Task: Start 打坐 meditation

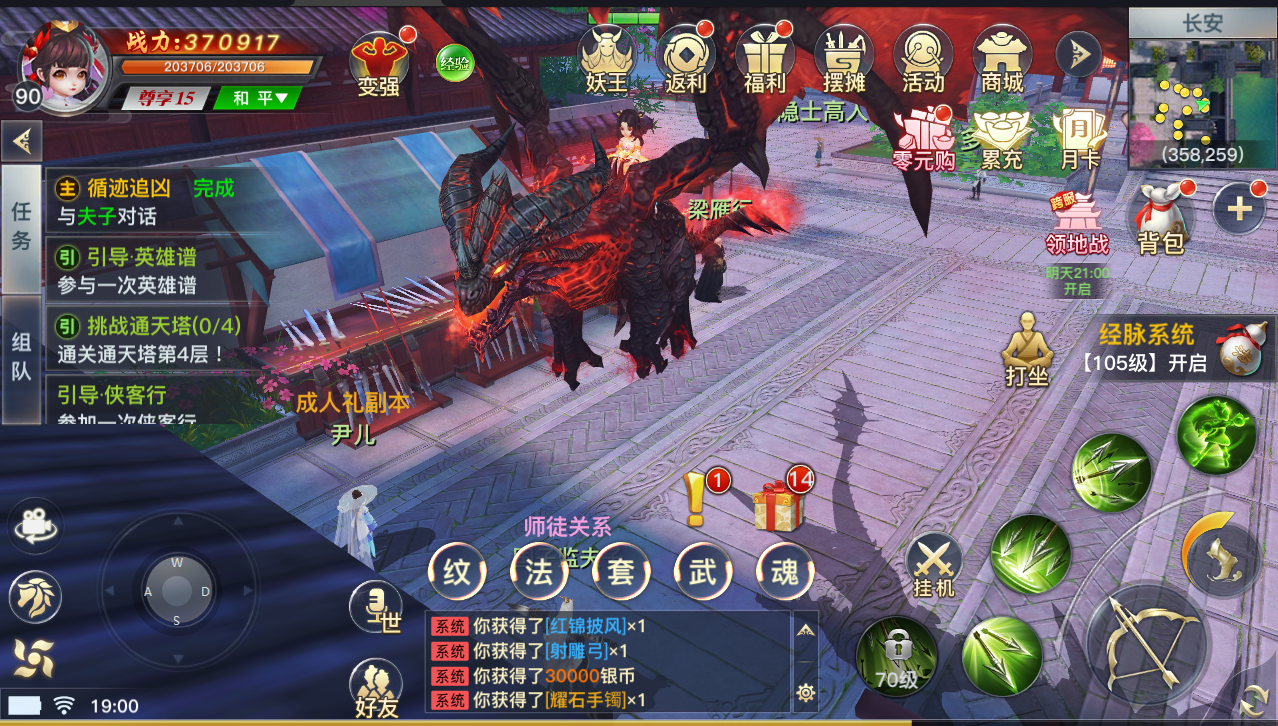Action: [1026, 350]
